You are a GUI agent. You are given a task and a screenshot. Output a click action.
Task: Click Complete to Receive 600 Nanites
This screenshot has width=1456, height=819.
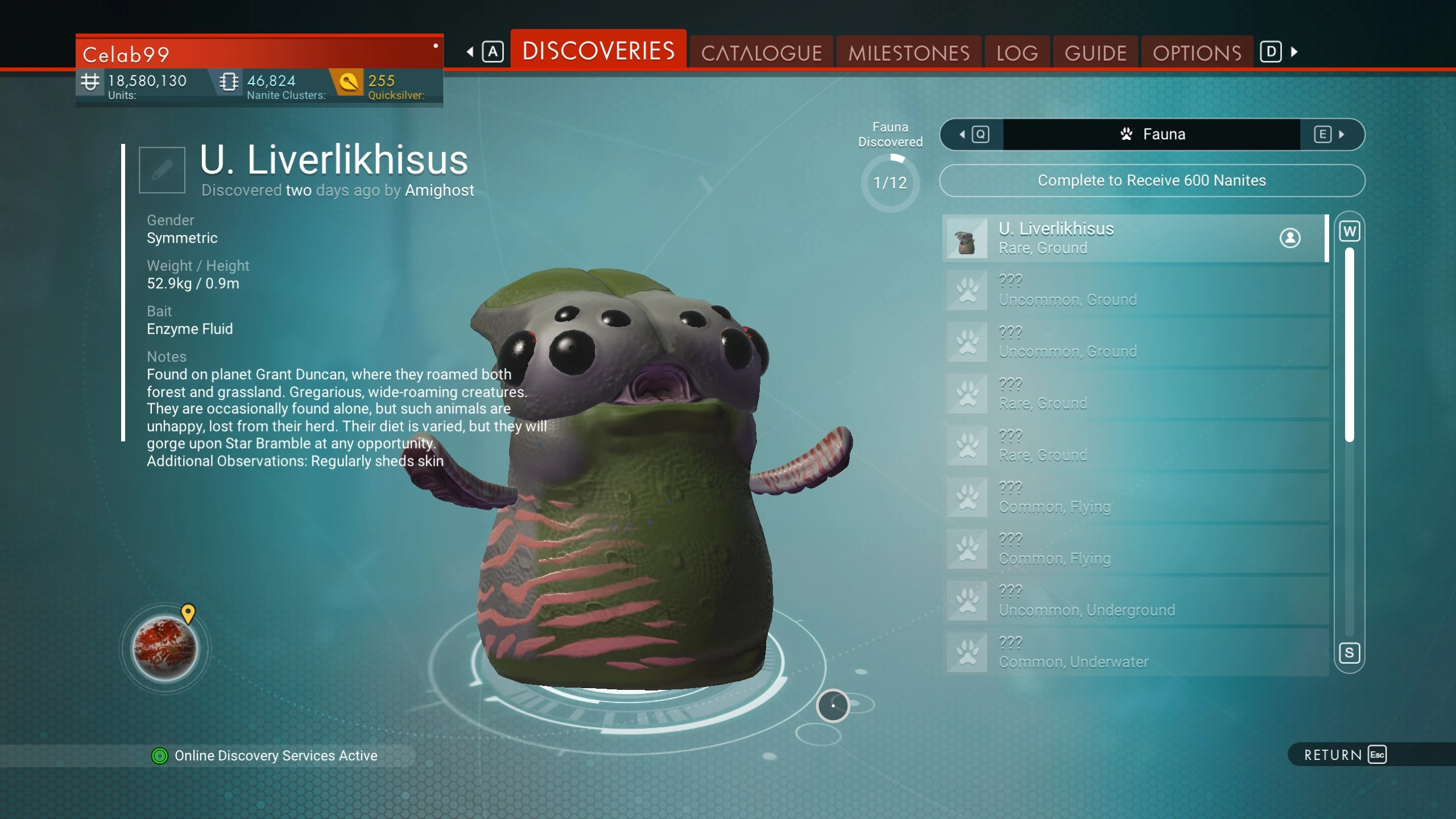pos(1152,180)
